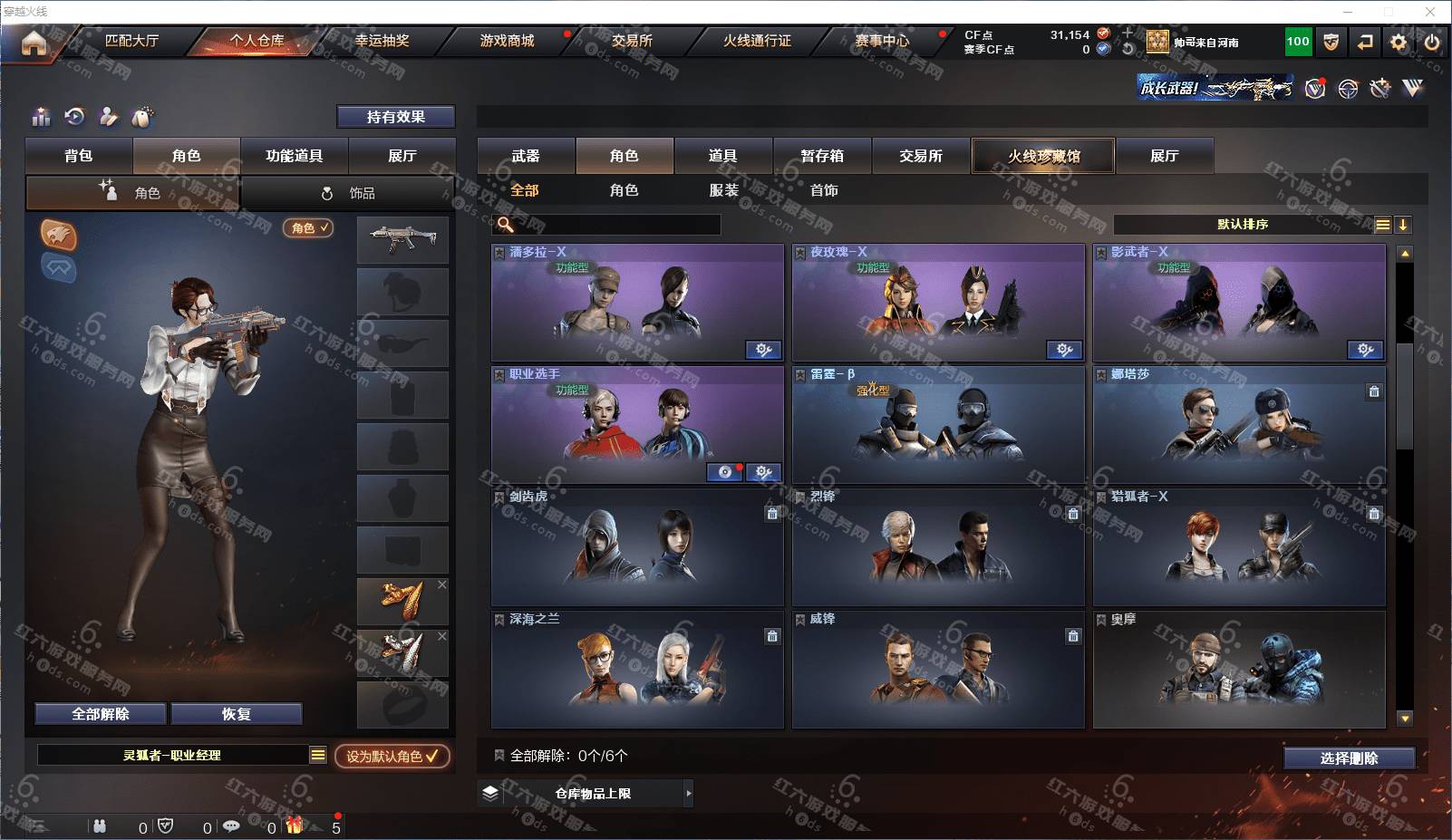Set as default character 设为默认角色
Screen dimensions: 1452x840
[x=392, y=756]
